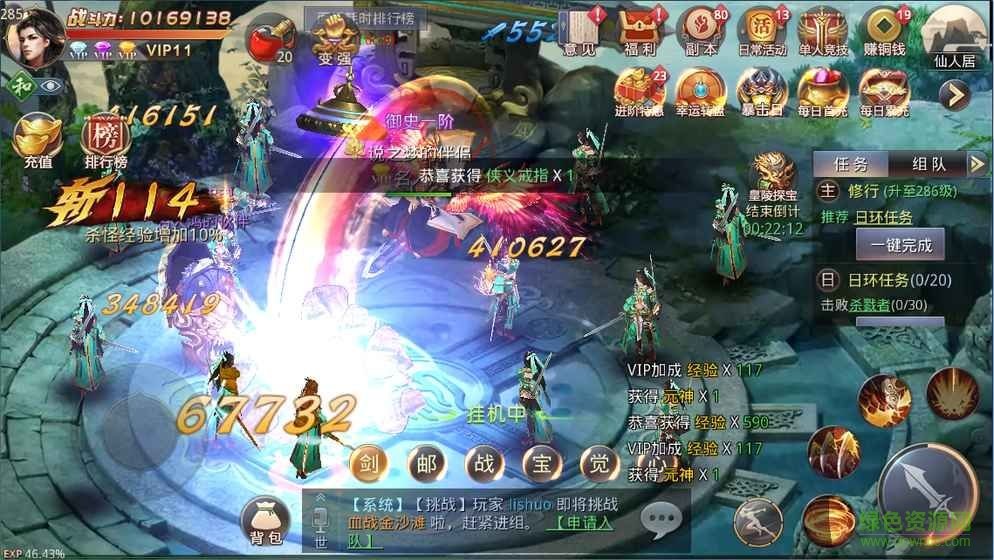This screenshot has height=560, width=994.
Task: Open the 背包 backpack
Action: pyautogui.click(x=264, y=521)
